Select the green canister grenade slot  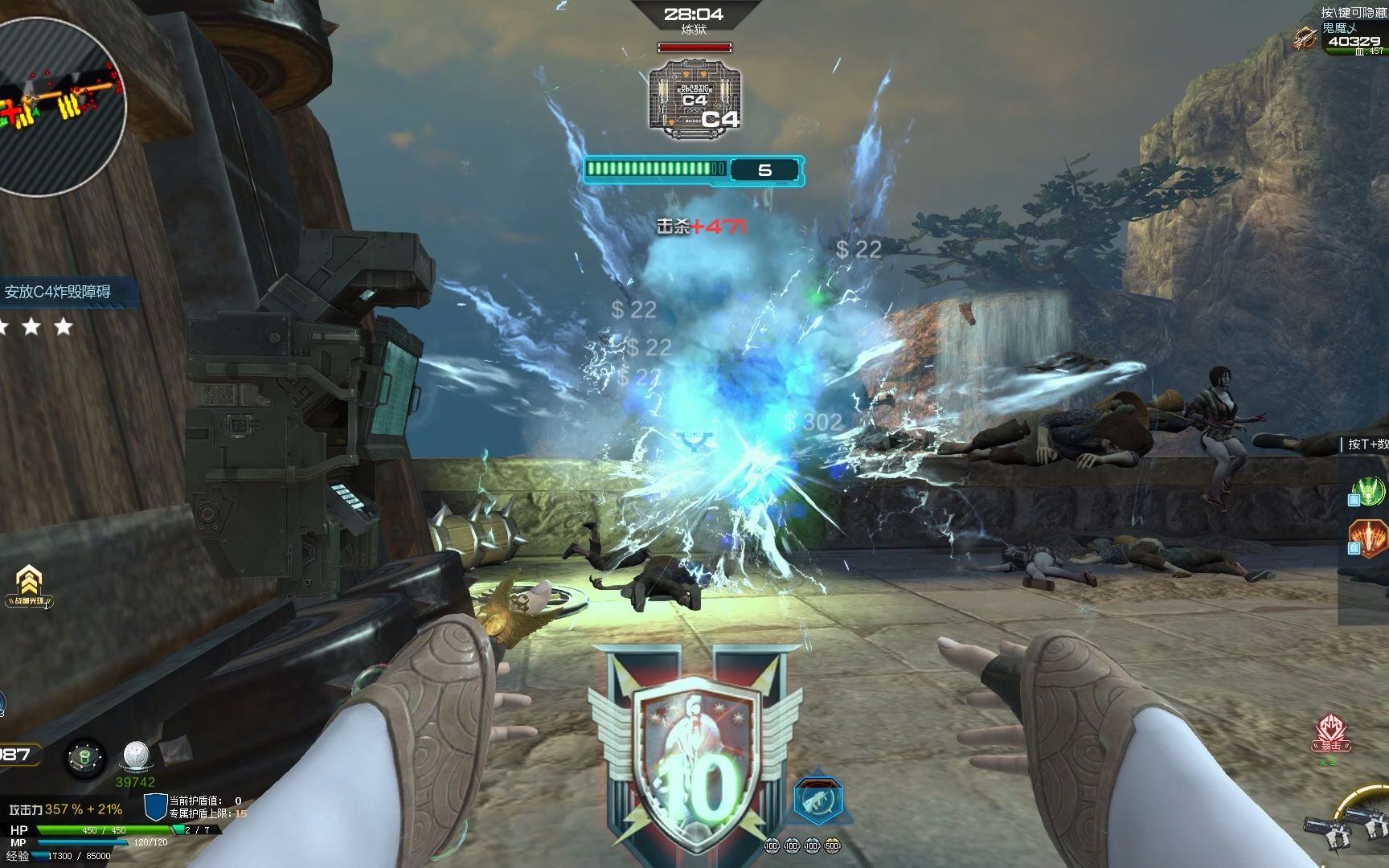[85, 758]
